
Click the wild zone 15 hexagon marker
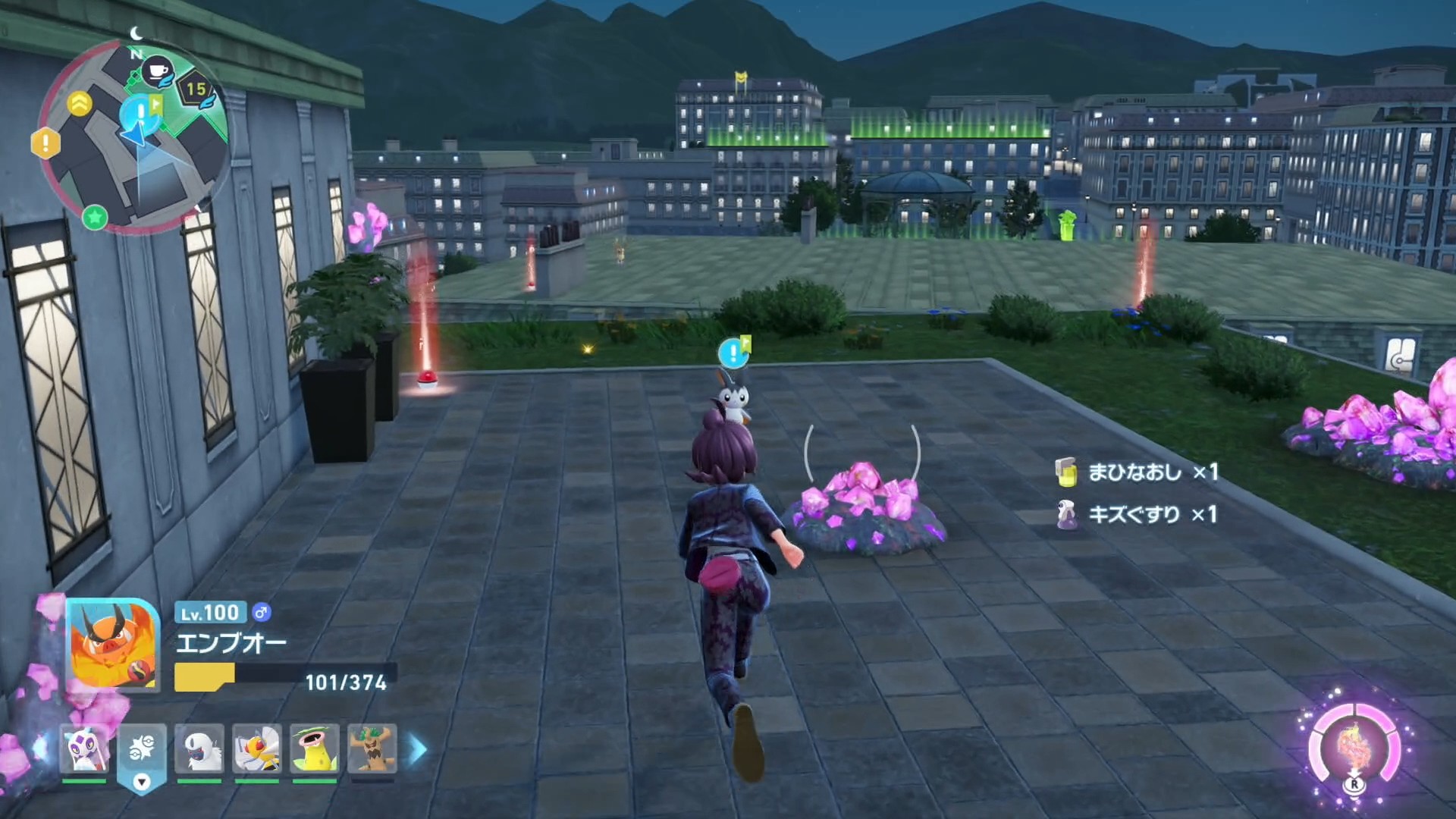coord(196,90)
